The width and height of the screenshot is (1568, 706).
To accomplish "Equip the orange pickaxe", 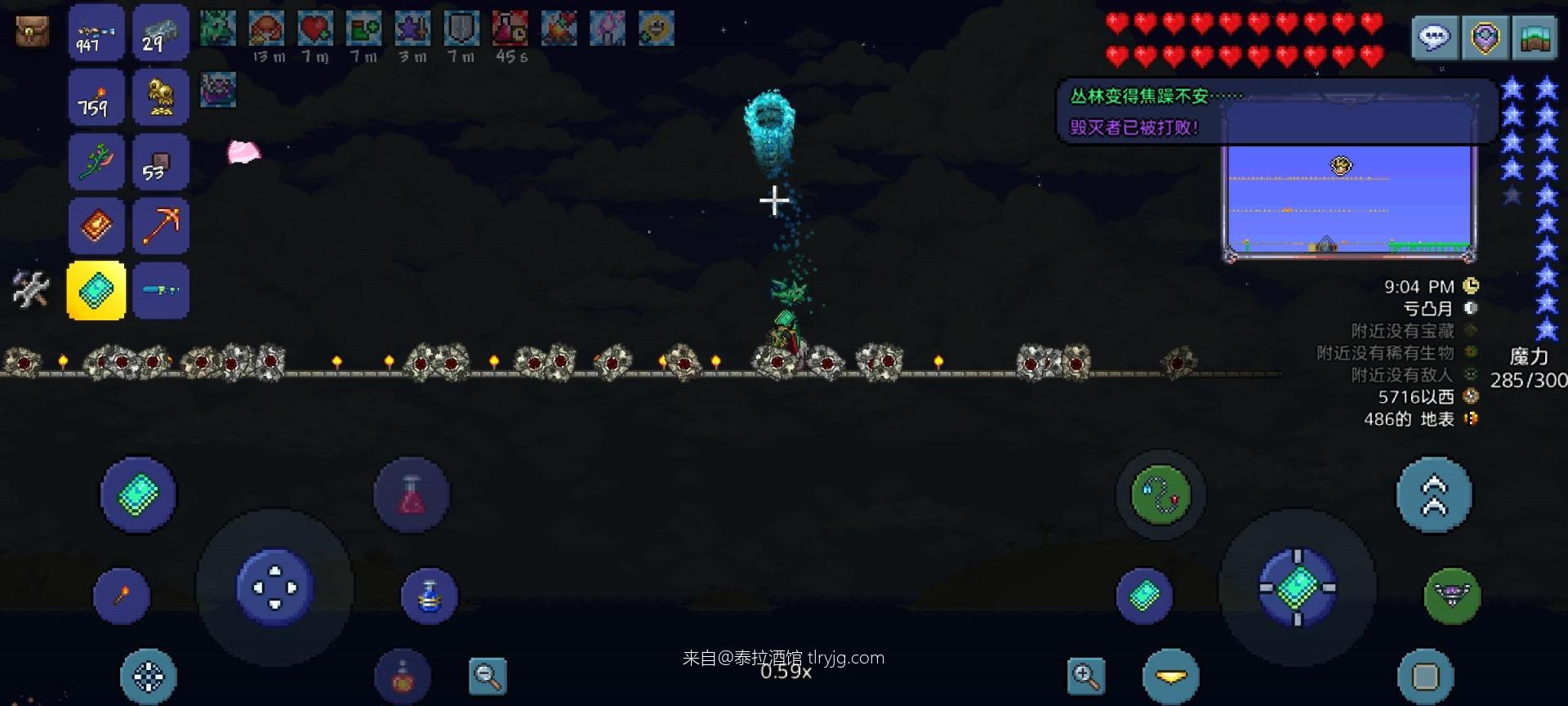I will coord(161,226).
